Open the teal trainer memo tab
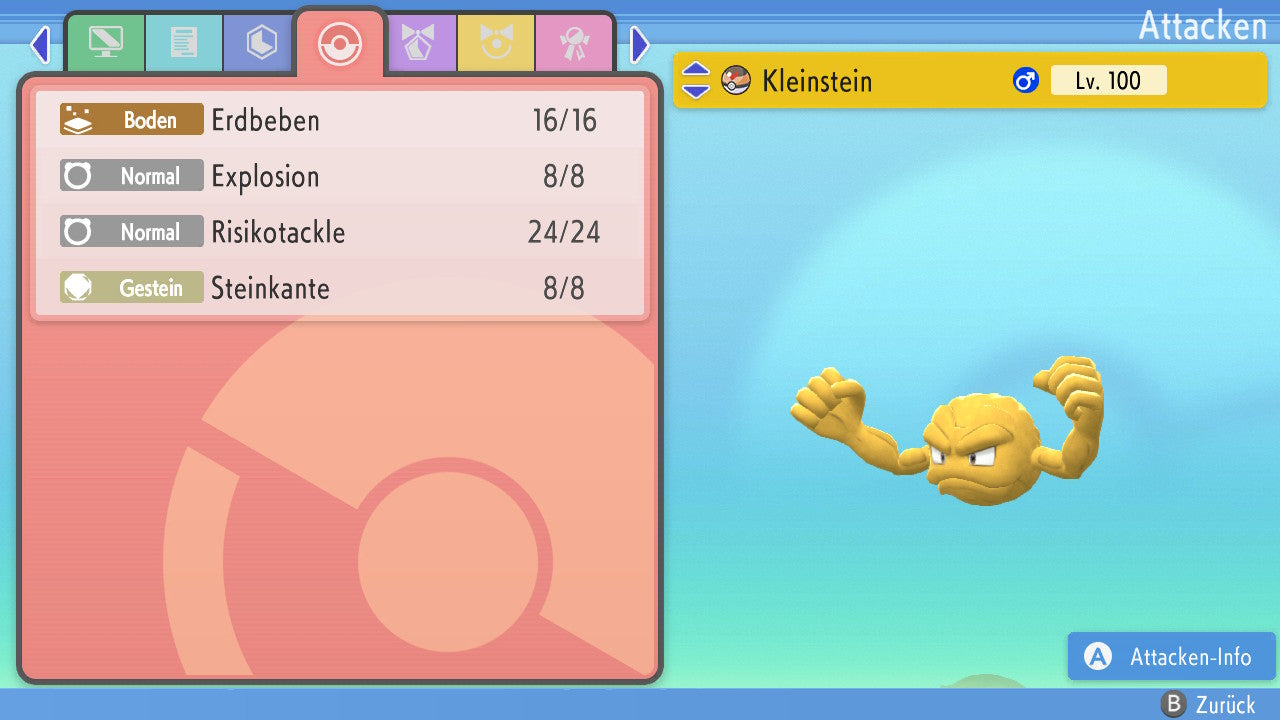The width and height of the screenshot is (1280, 720). tap(183, 43)
